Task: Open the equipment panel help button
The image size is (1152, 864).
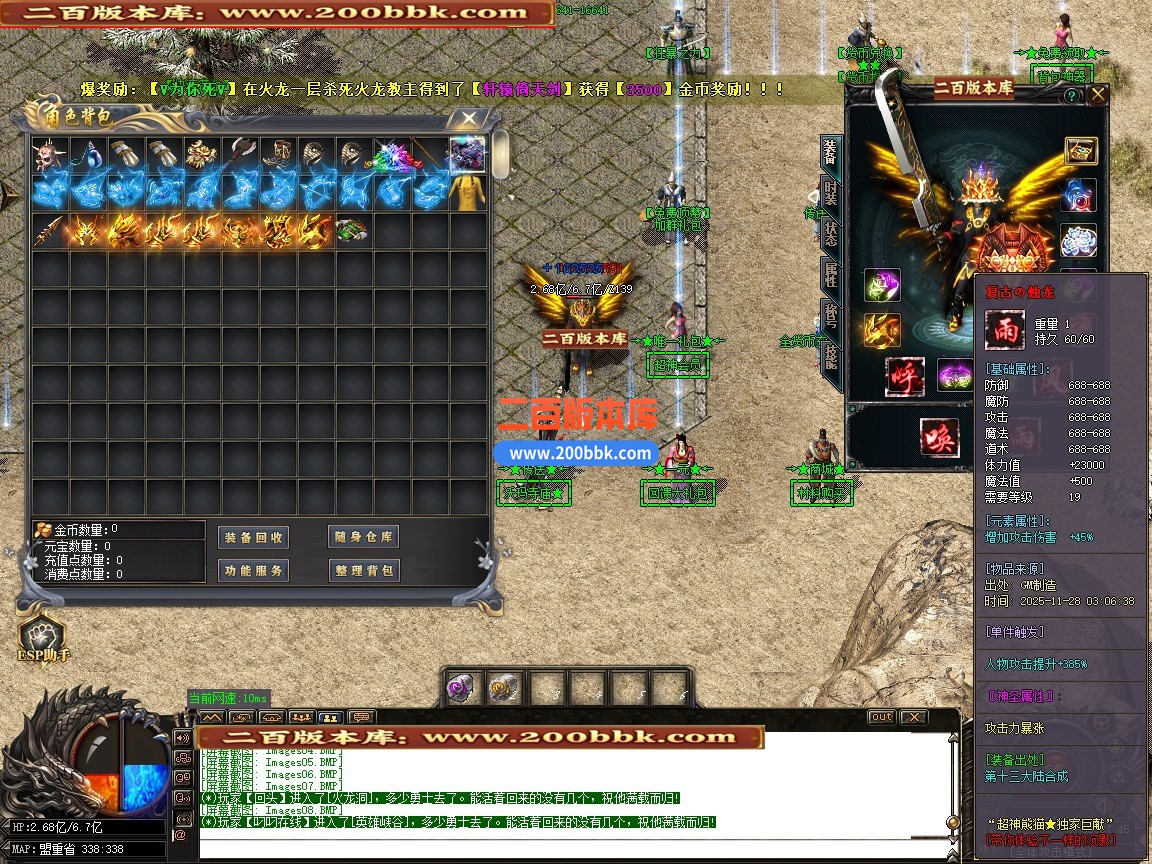Action: [1072, 96]
